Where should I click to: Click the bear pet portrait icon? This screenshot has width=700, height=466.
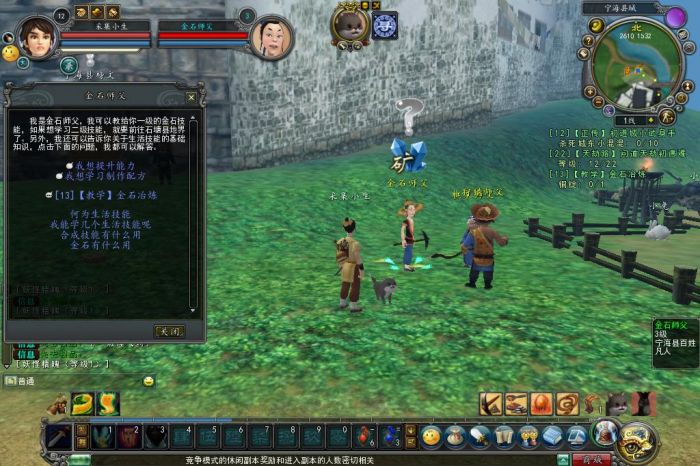pos(350,24)
